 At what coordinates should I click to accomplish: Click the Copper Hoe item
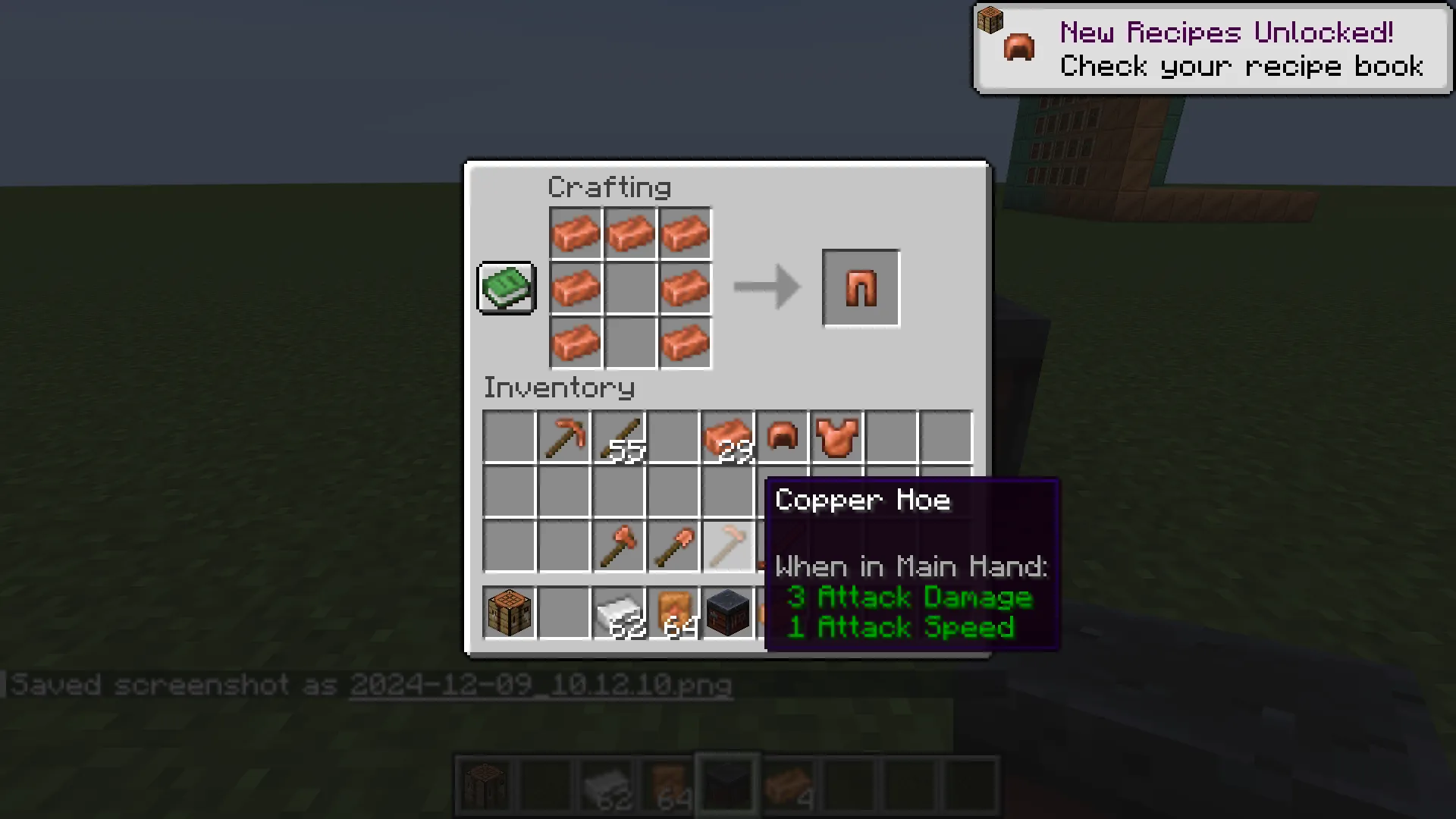(726, 548)
